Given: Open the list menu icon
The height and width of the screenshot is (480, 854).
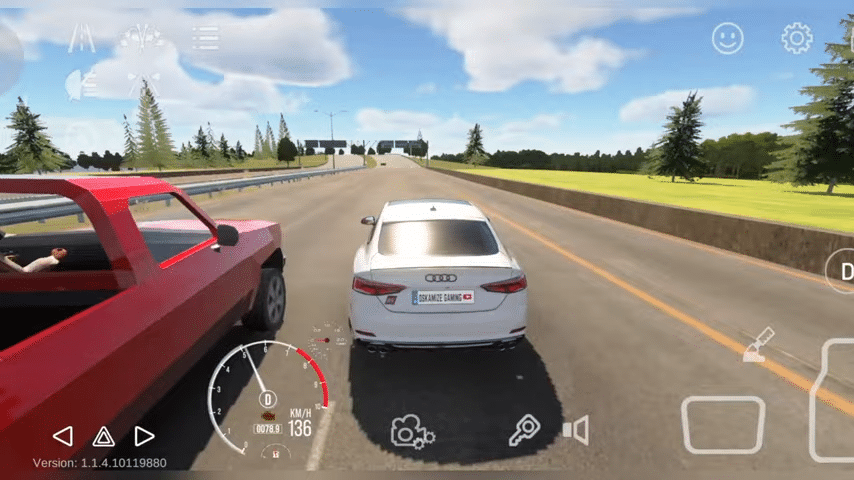Looking at the screenshot, I should click(205, 38).
